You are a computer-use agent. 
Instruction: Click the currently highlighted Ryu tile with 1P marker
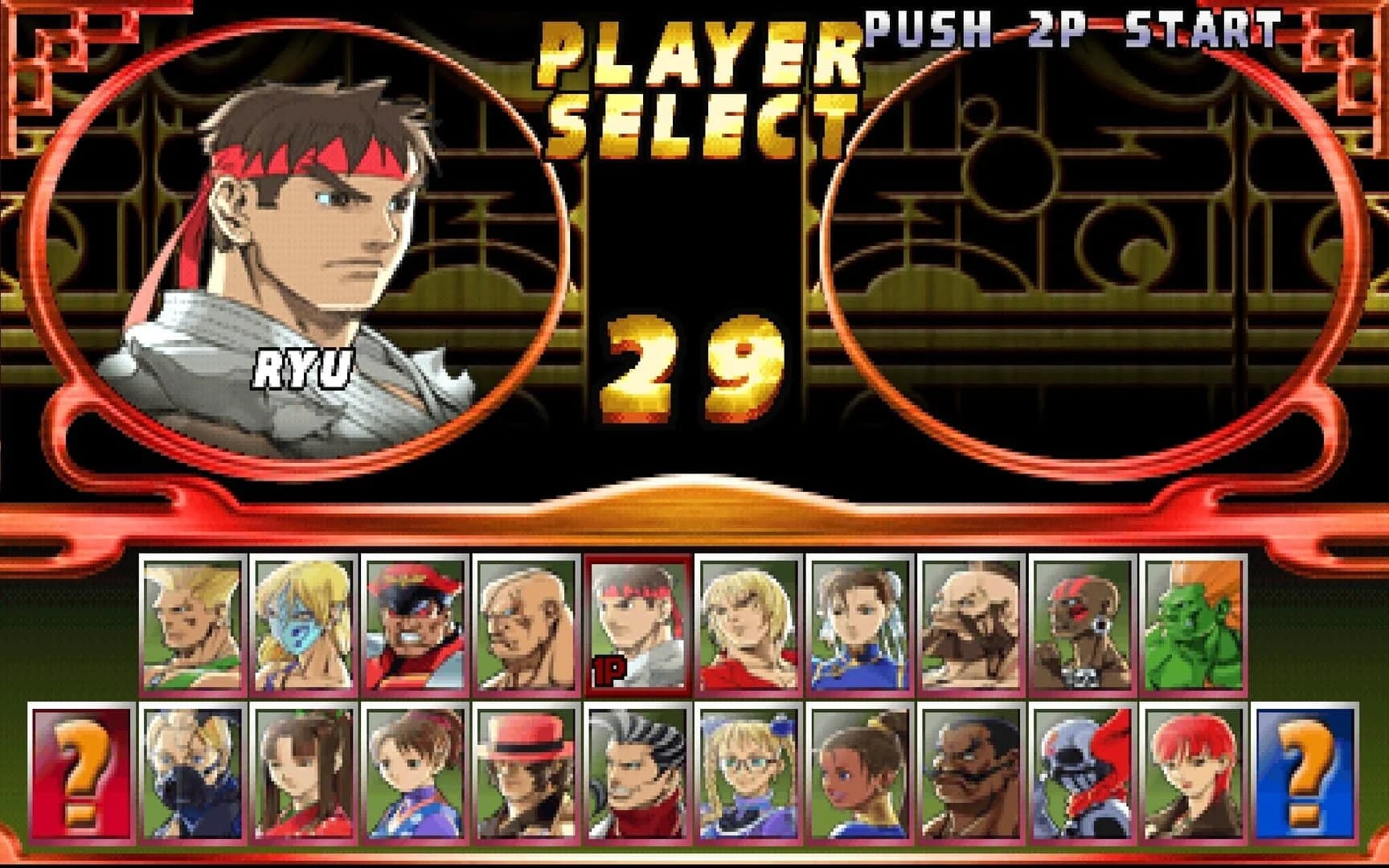(637, 623)
